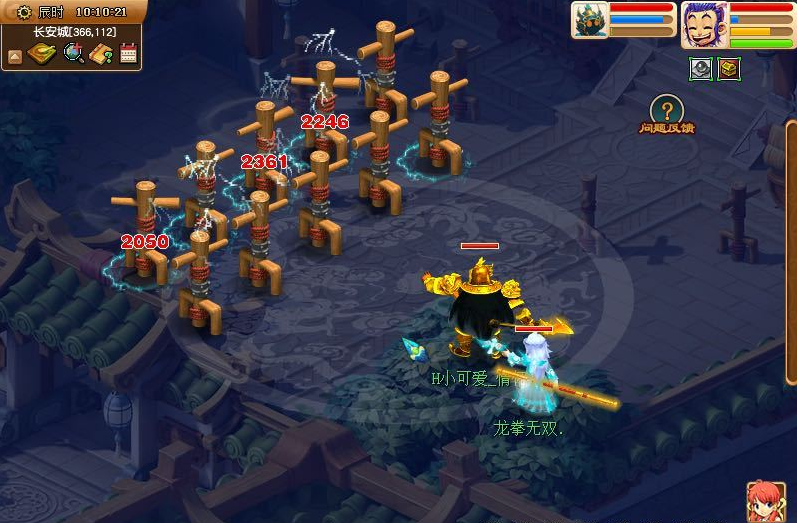Open the gear settings icon
The image size is (797, 523).
(x=23, y=12)
